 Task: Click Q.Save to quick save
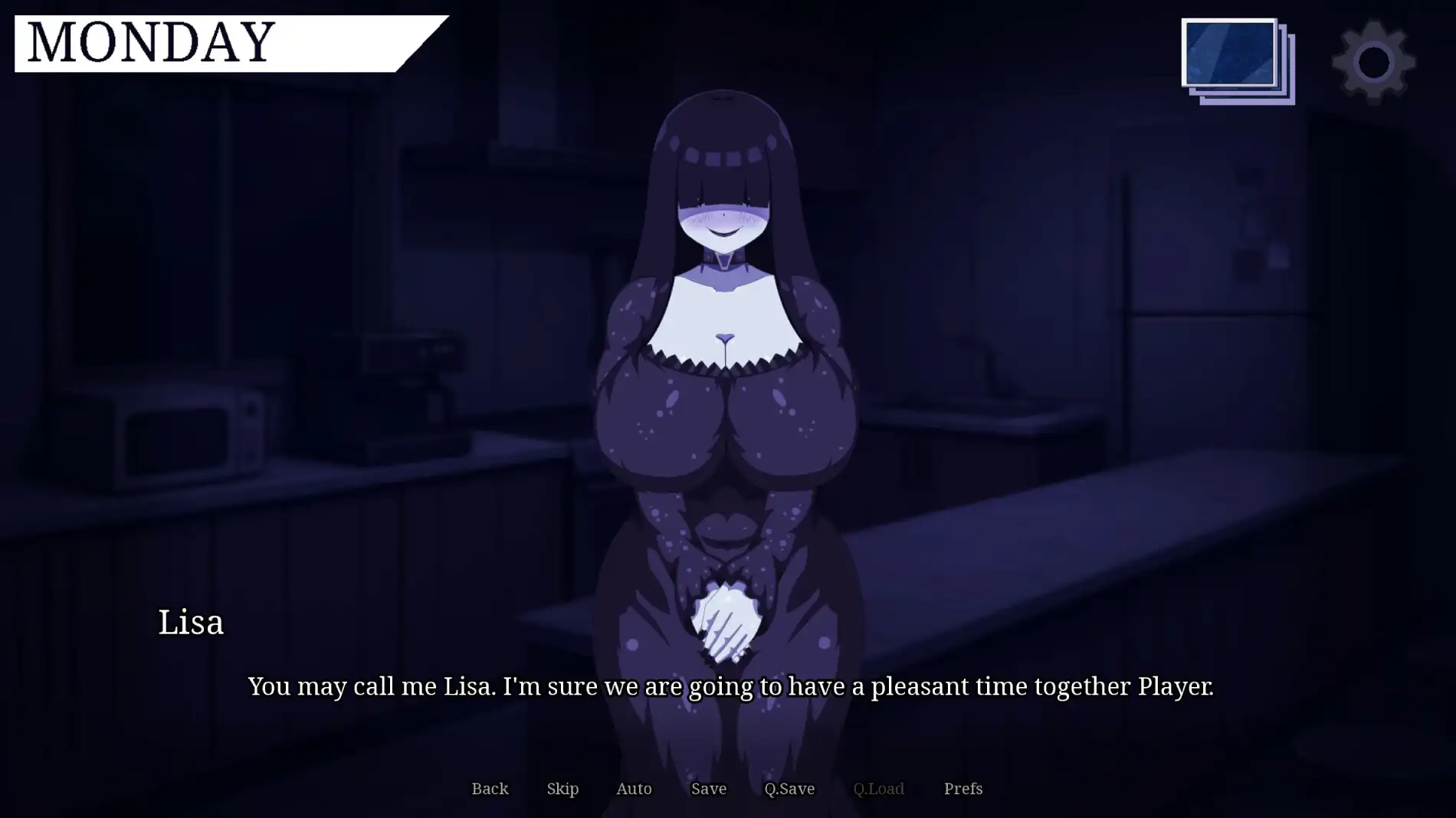point(789,788)
